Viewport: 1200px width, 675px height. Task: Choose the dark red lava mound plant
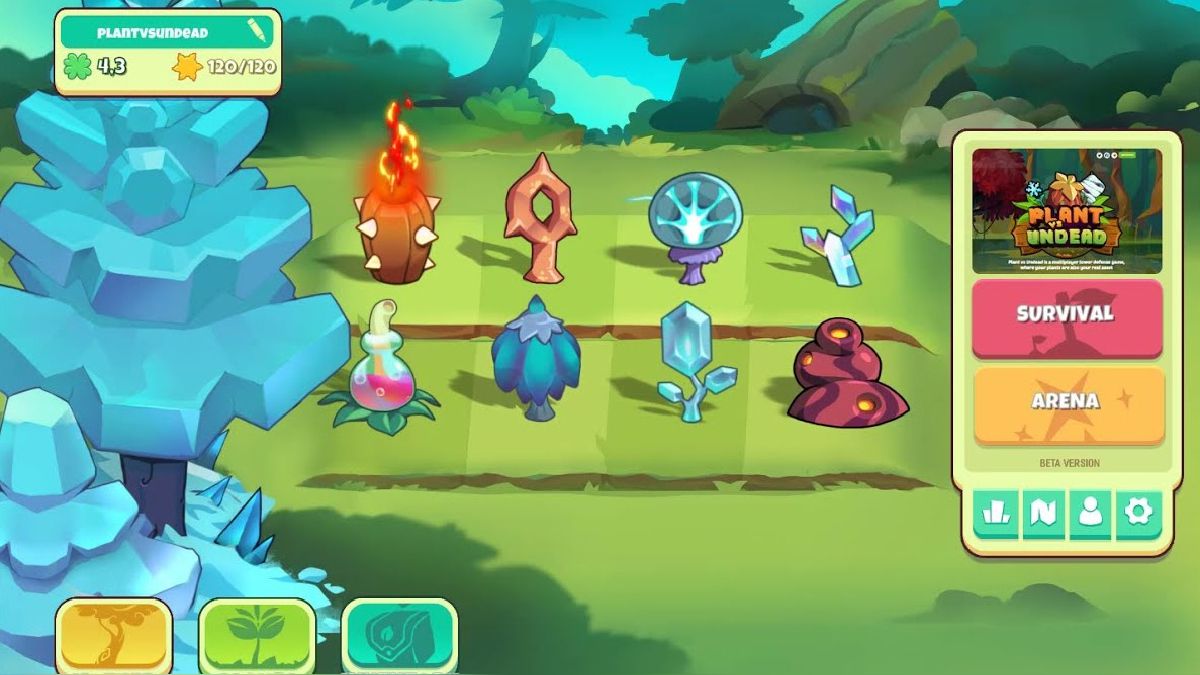click(846, 375)
